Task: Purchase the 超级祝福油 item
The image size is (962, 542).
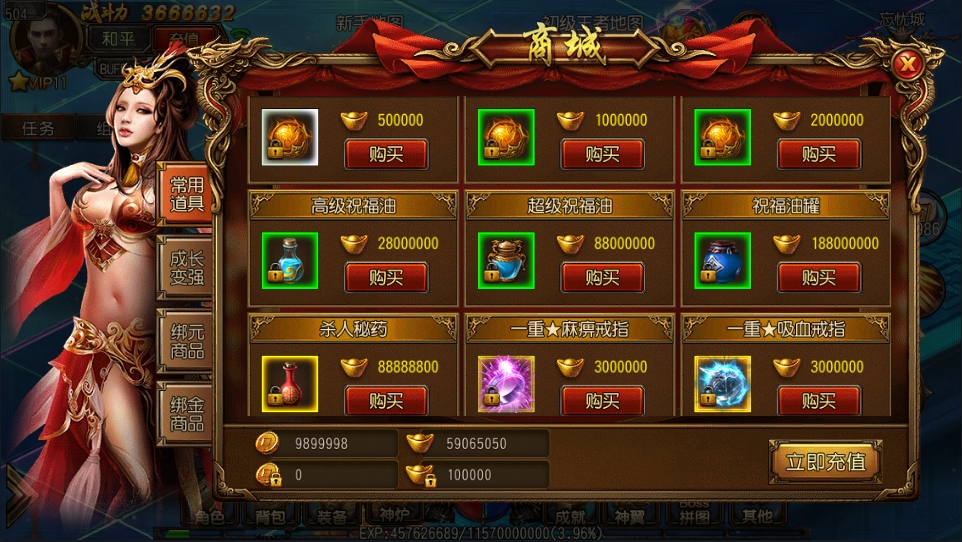Action: click(602, 277)
